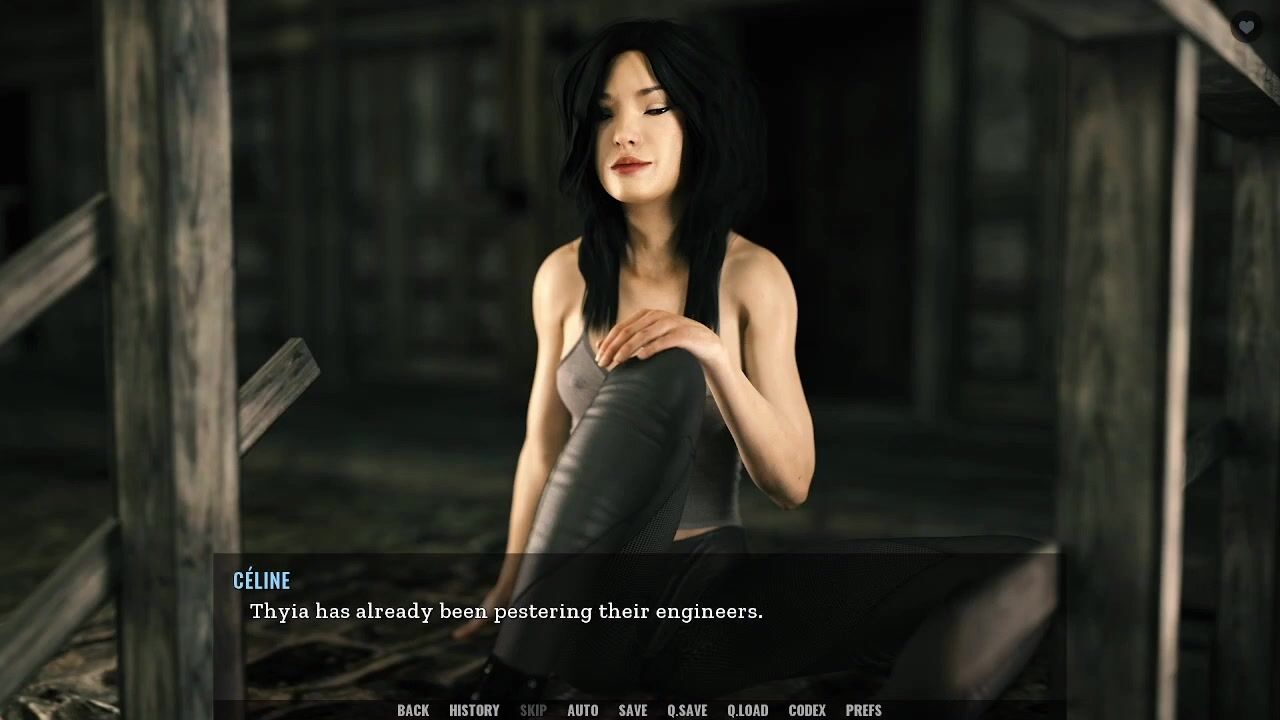Activate the SKIP dialogue button
Screen dimensions: 1280x720
[x=533, y=710]
